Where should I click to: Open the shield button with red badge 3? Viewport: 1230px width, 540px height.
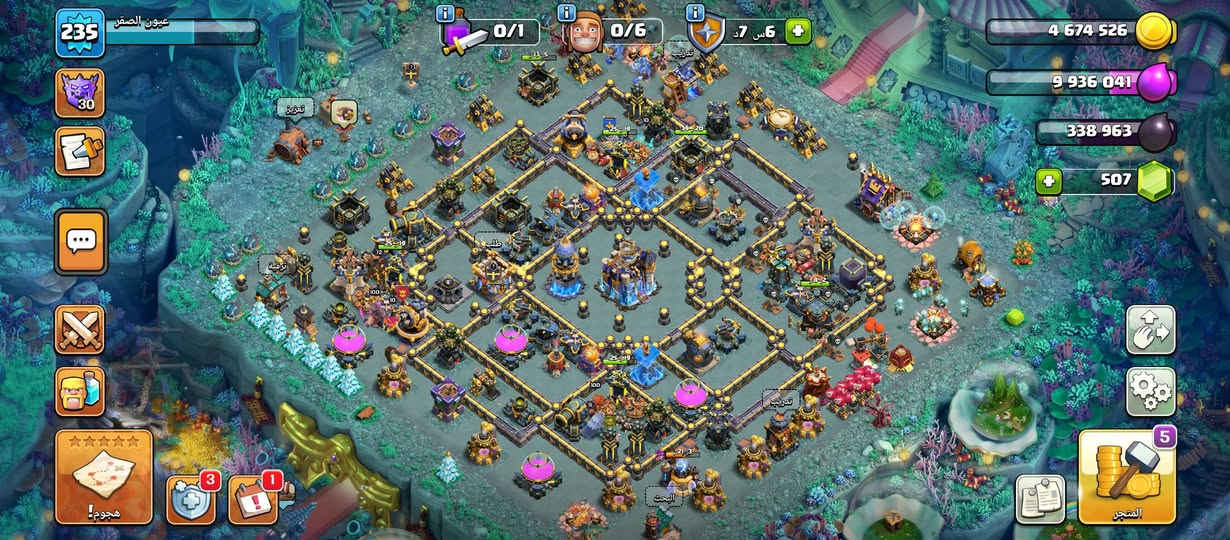(x=191, y=499)
